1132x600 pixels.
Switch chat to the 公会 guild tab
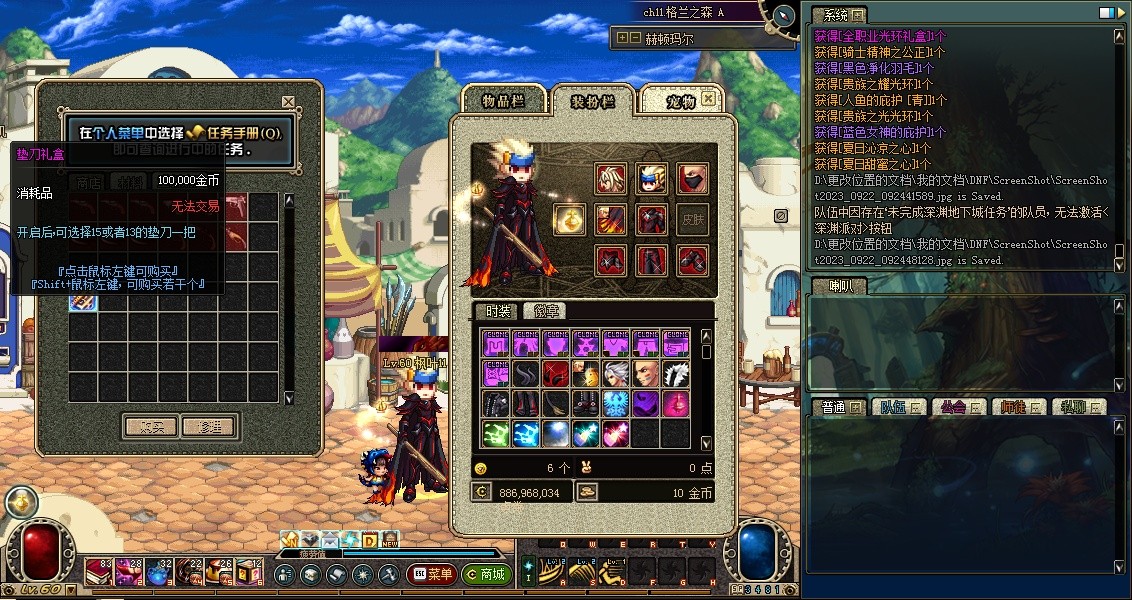pos(955,407)
